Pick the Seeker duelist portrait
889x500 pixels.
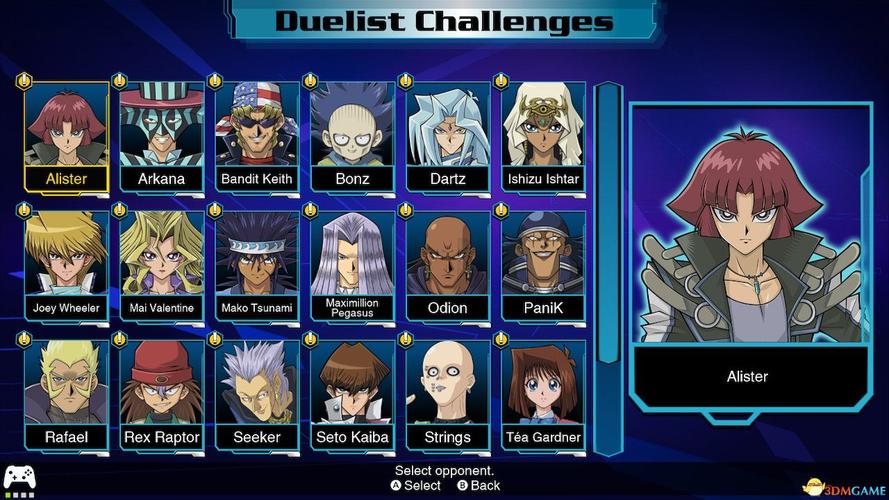(257, 395)
